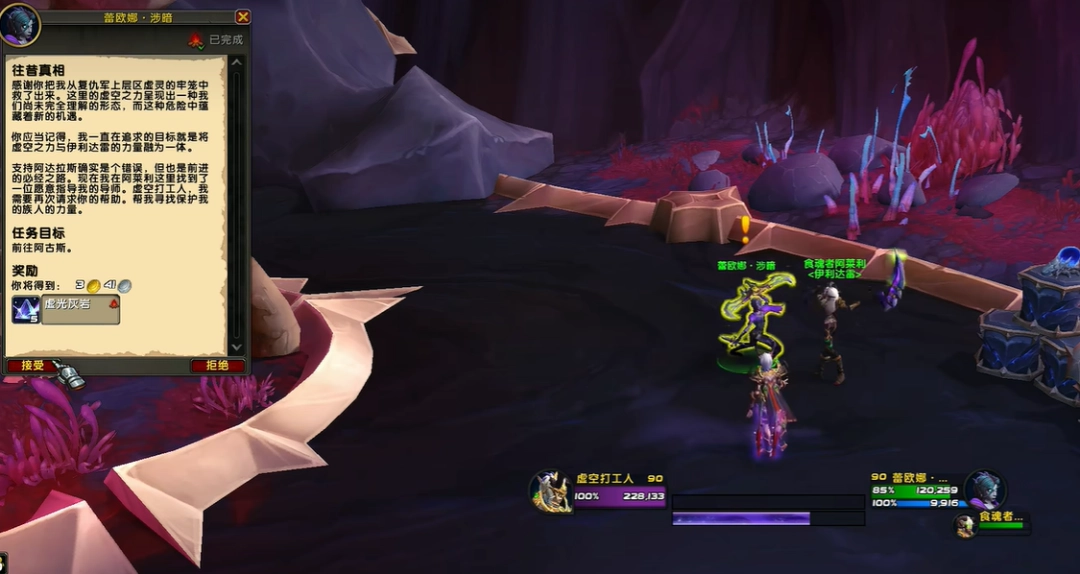Accept the quest with the 接受 button
The height and width of the screenshot is (574, 1080).
[x=31, y=366]
